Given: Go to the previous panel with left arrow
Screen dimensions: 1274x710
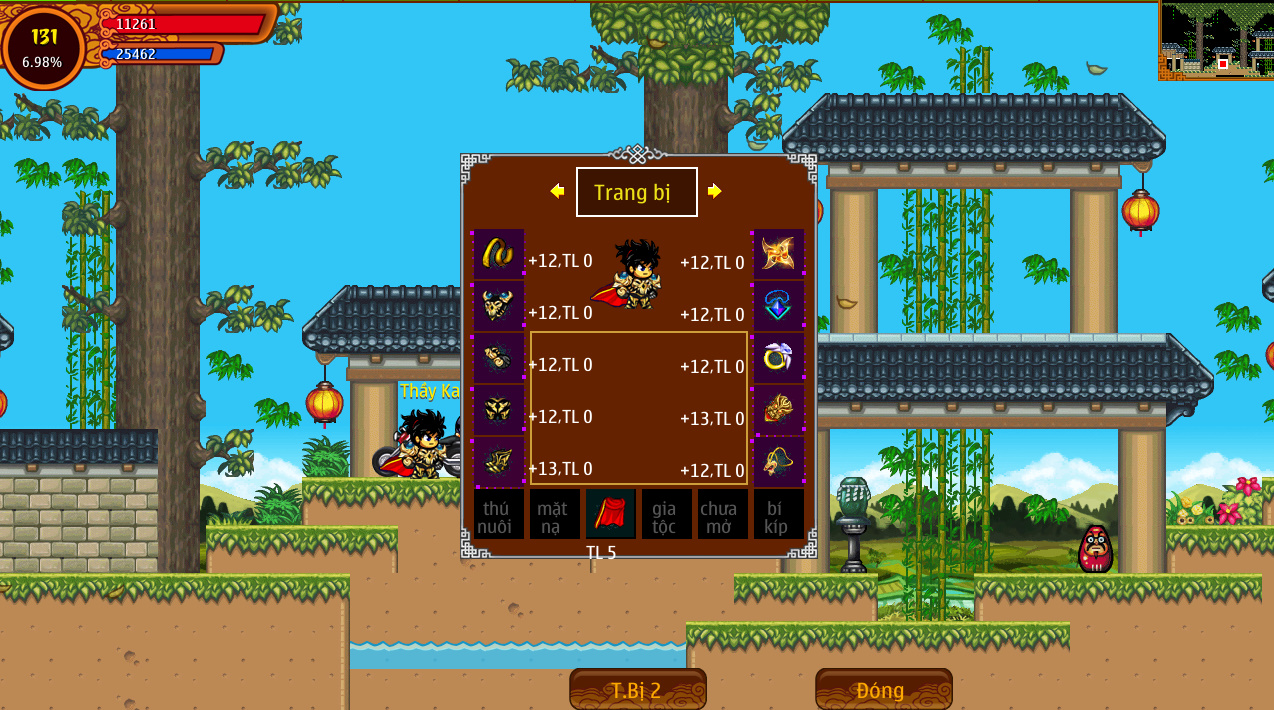Looking at the screenshot, I should (x=557, y=191).
